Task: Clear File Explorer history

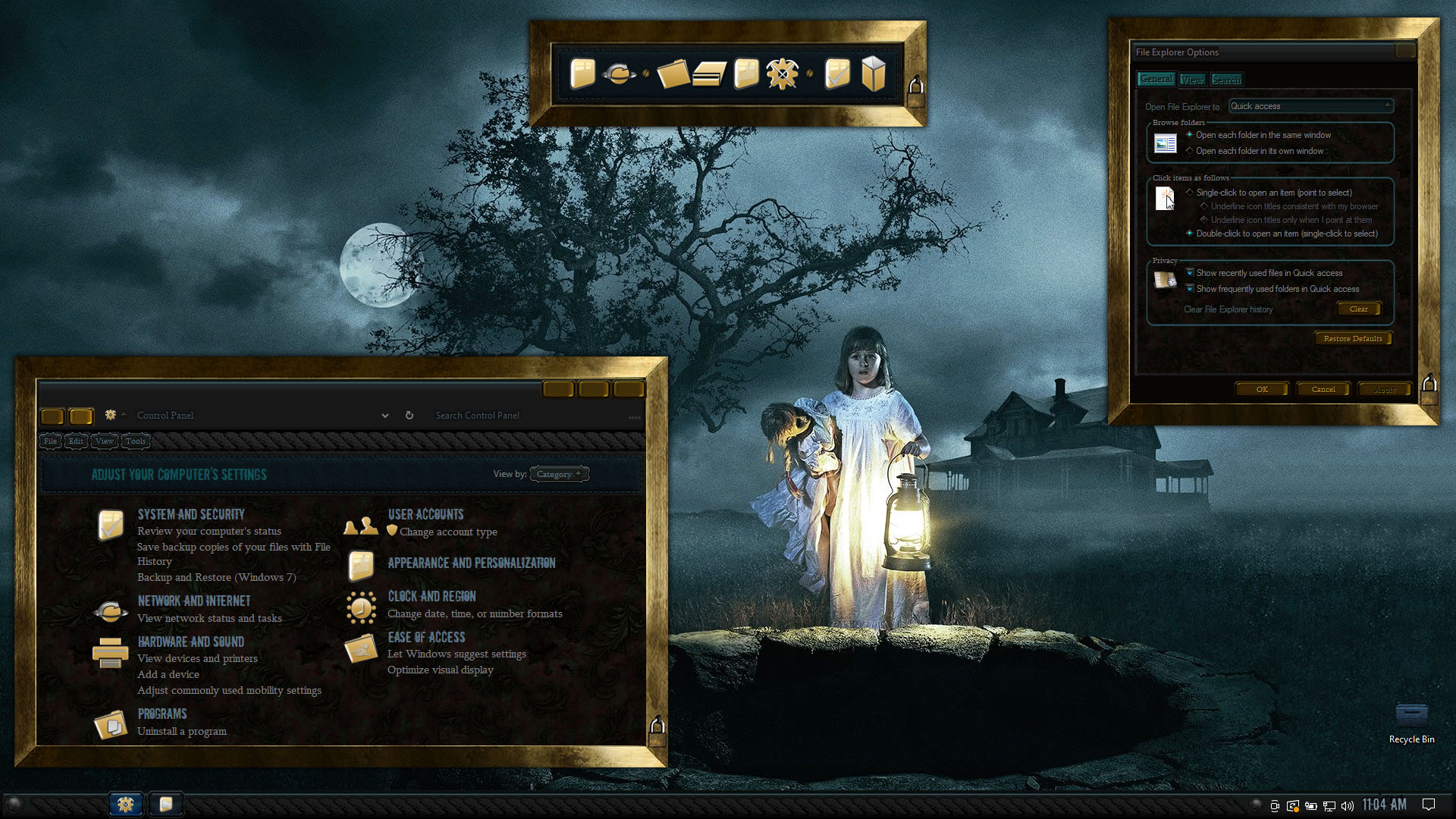Action: tap(1358, 309)
